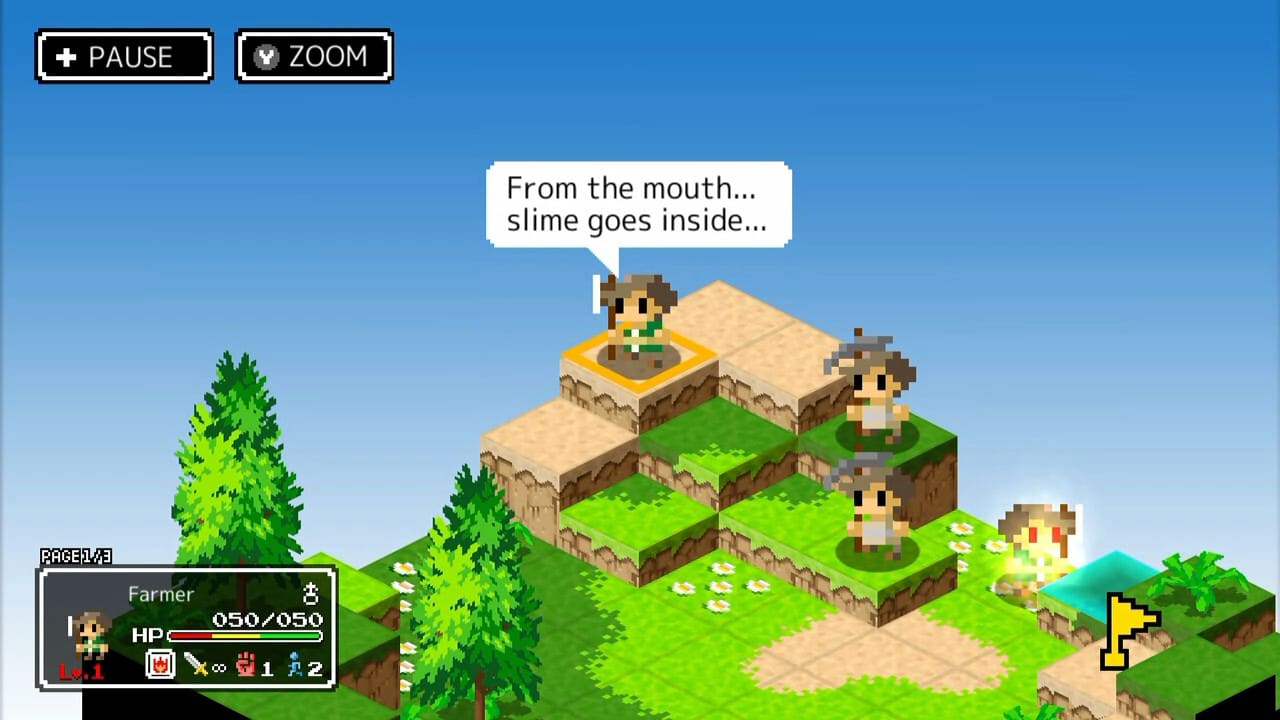Select the red fist counter icon
The width and height of the screenshot is (1280, 720).
tap(246, 665)
